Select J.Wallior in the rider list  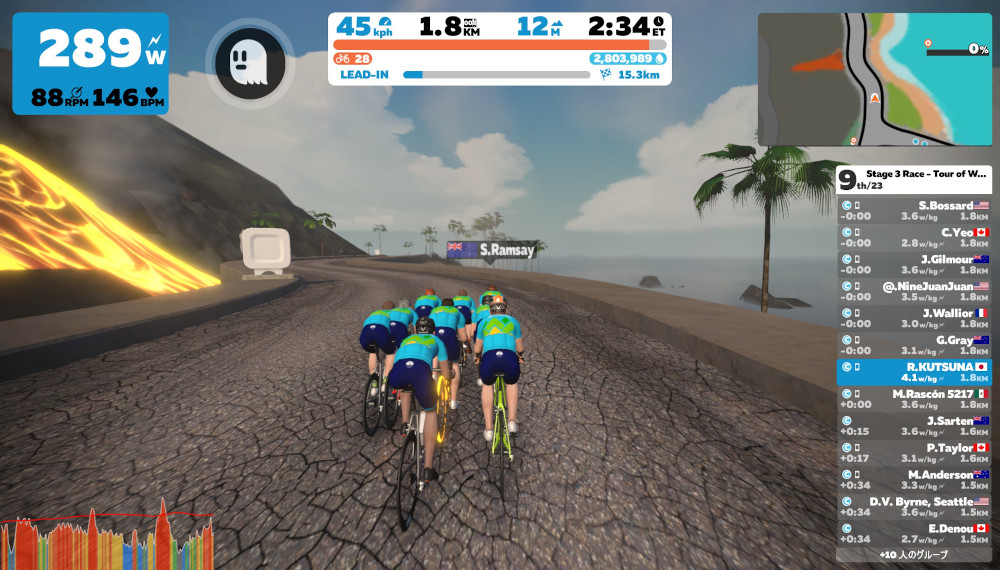(x=913, y=318)
